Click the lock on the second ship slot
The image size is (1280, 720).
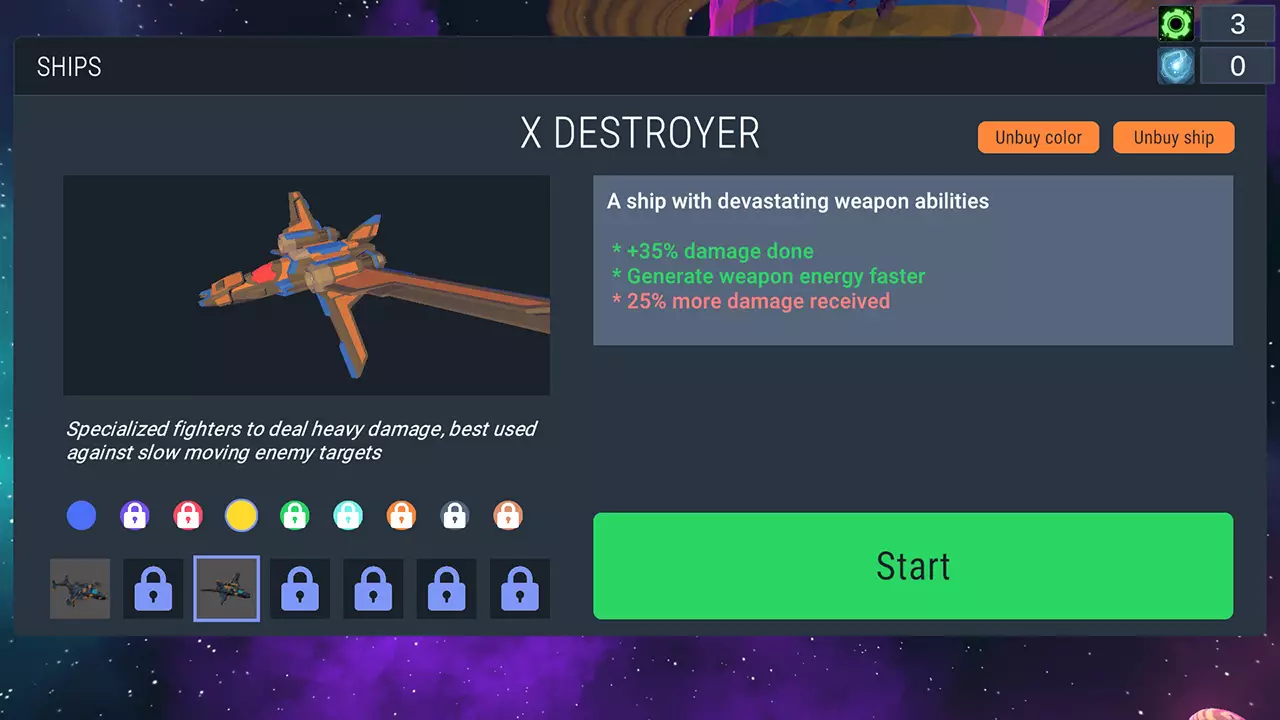coord(153,588)
